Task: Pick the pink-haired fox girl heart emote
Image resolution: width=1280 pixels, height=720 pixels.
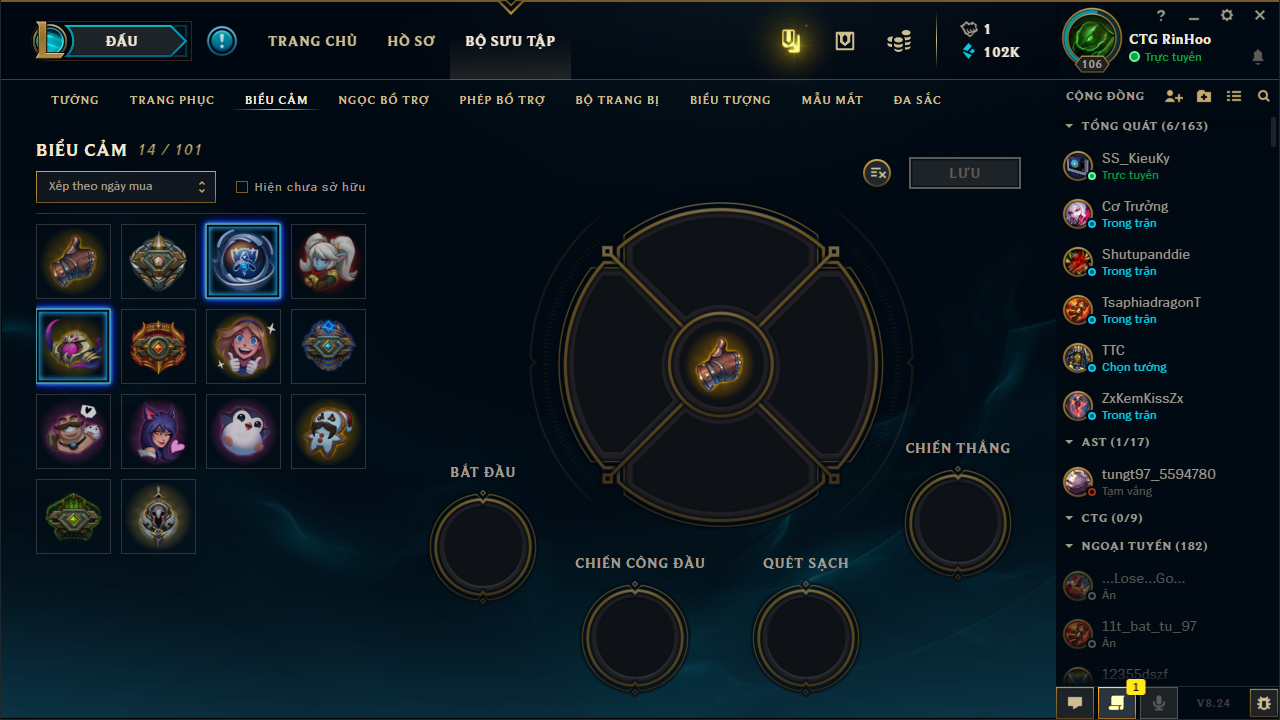Action: pos(158,431)
